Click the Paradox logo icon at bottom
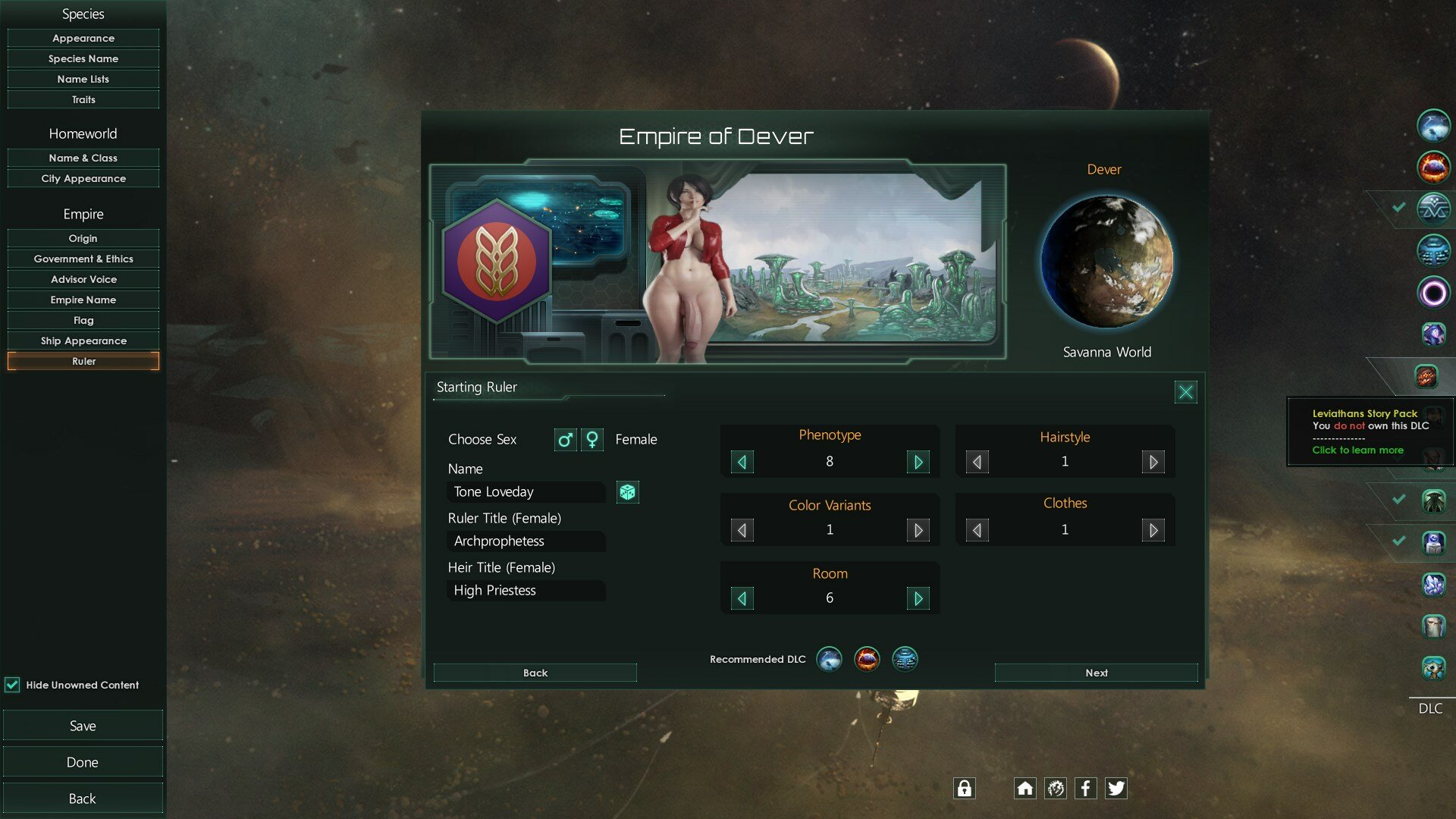Viewport: 1456px width, 819px height. click(x=1055, y=788)
